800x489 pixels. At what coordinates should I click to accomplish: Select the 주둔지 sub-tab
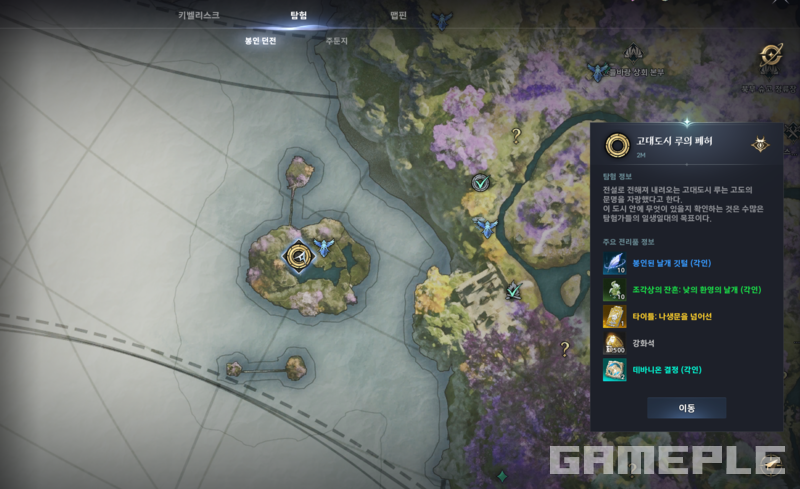336,41
